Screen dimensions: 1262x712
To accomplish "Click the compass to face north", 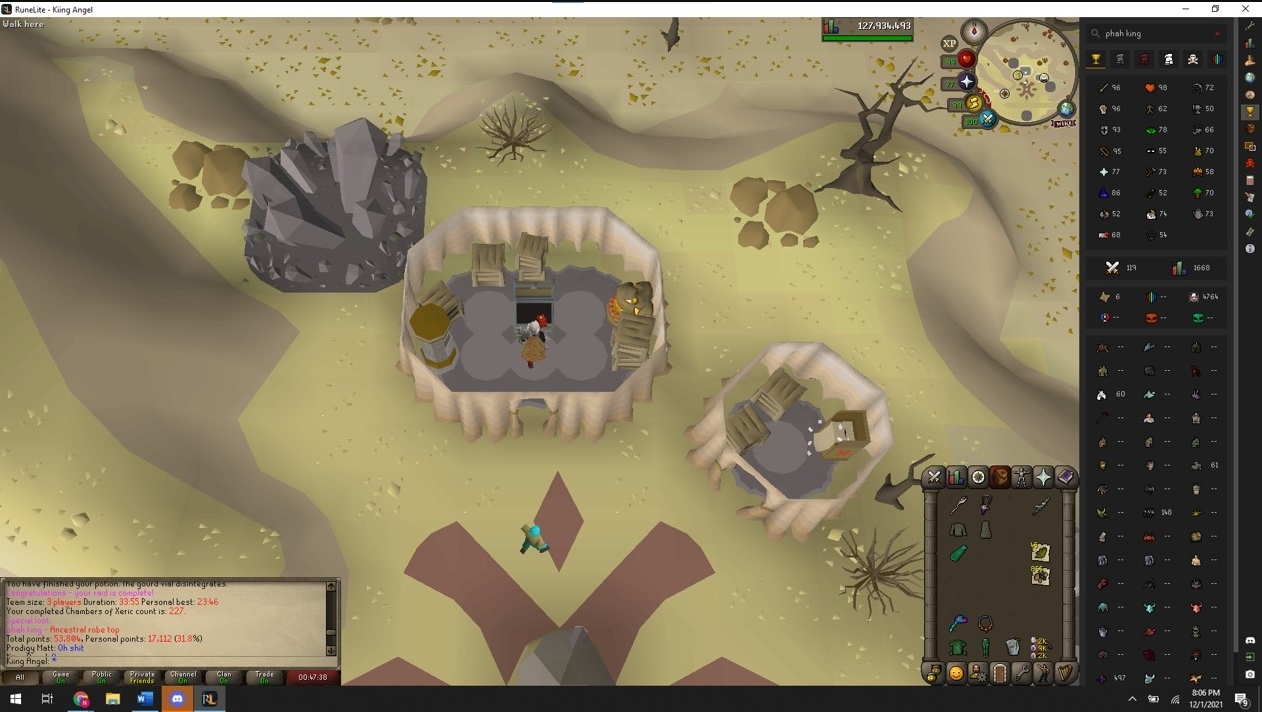I will (974, 32).
